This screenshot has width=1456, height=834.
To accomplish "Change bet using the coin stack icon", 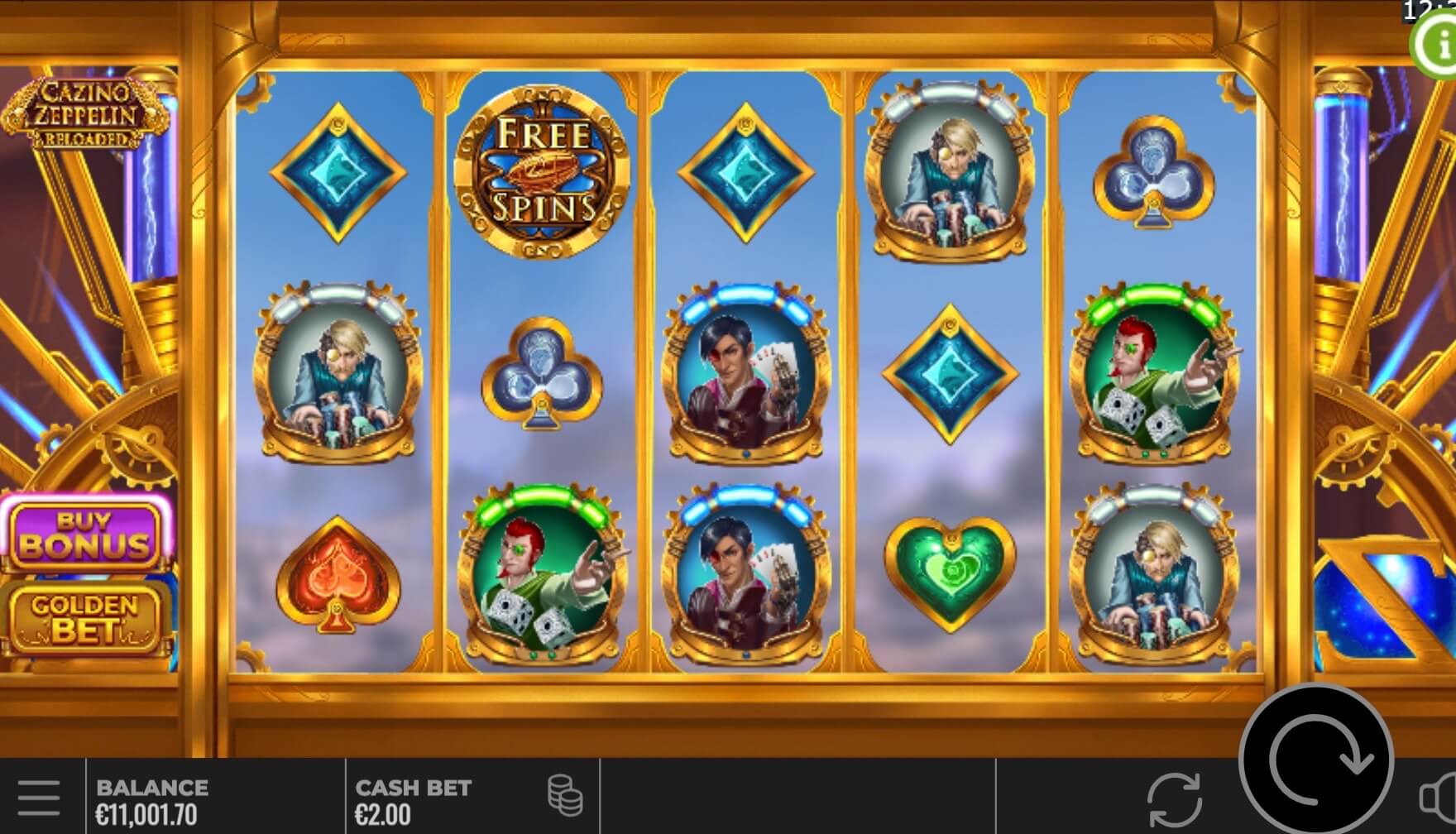I will (565, 796).
